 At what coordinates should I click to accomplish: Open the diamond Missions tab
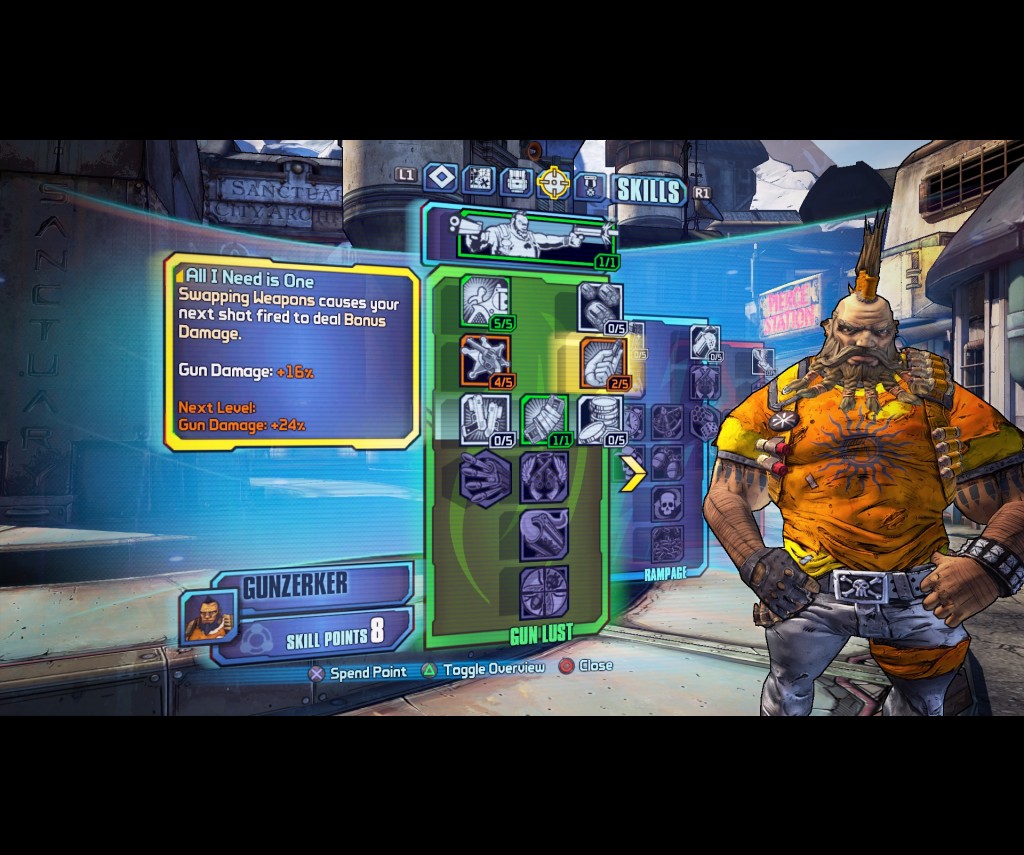[440, 178]
